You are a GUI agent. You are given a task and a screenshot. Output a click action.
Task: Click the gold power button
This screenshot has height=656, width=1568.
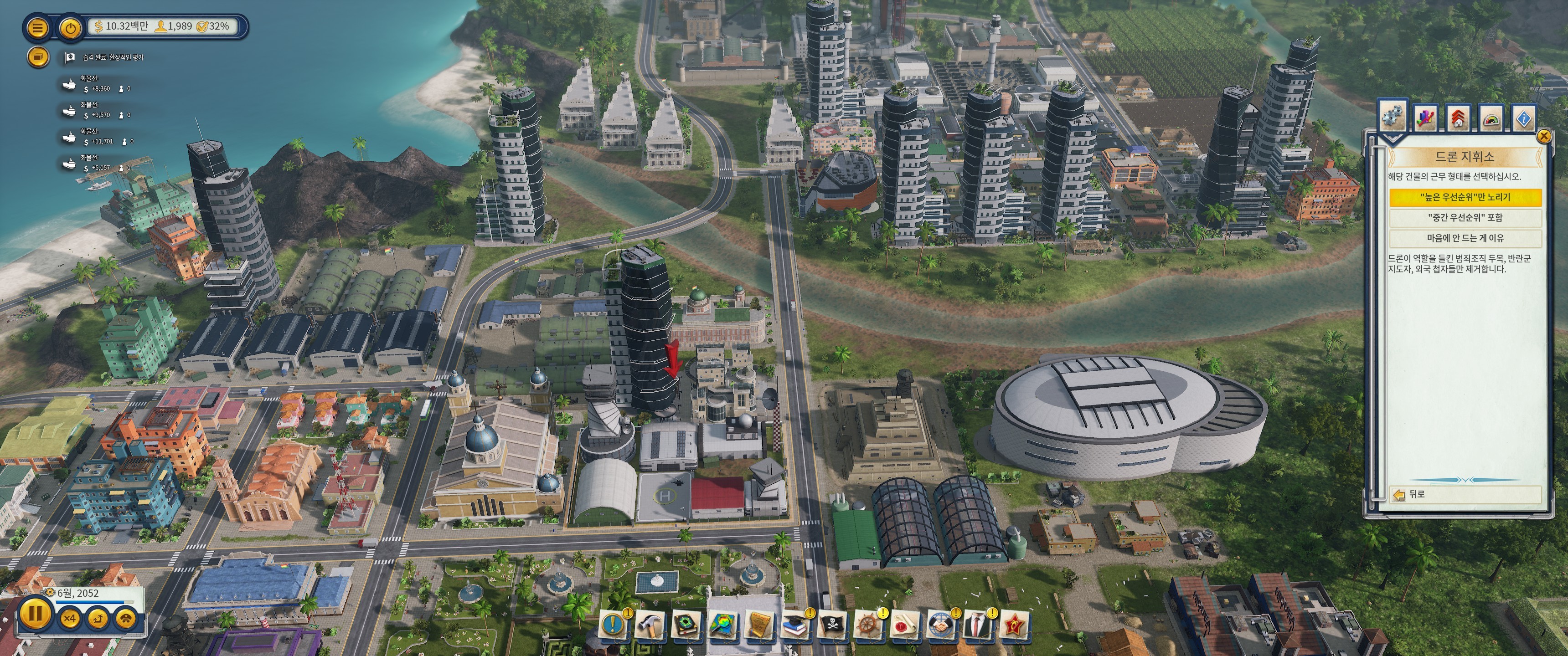click(x=71, y=27)
